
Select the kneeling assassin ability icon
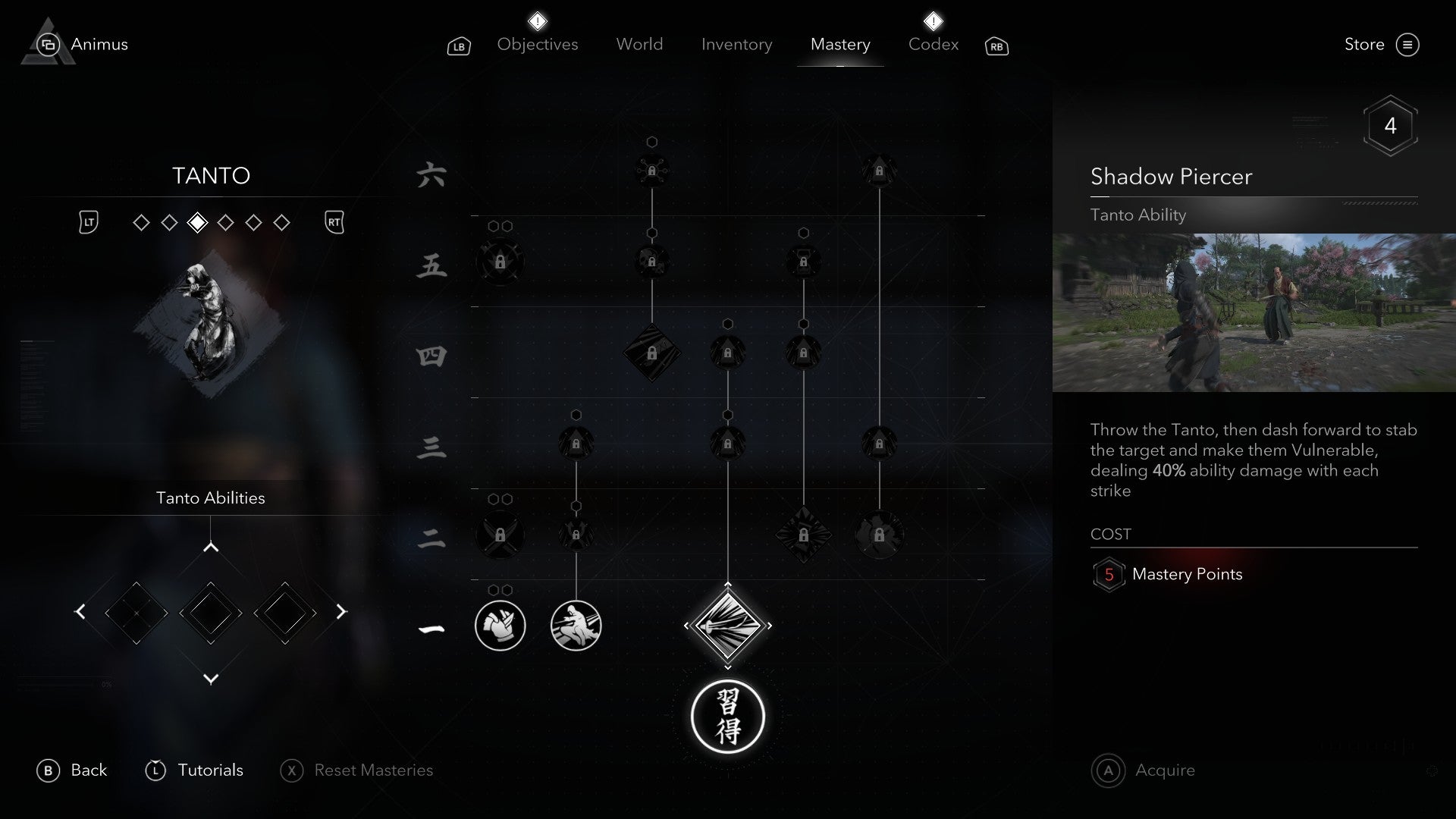pos(576,626)
